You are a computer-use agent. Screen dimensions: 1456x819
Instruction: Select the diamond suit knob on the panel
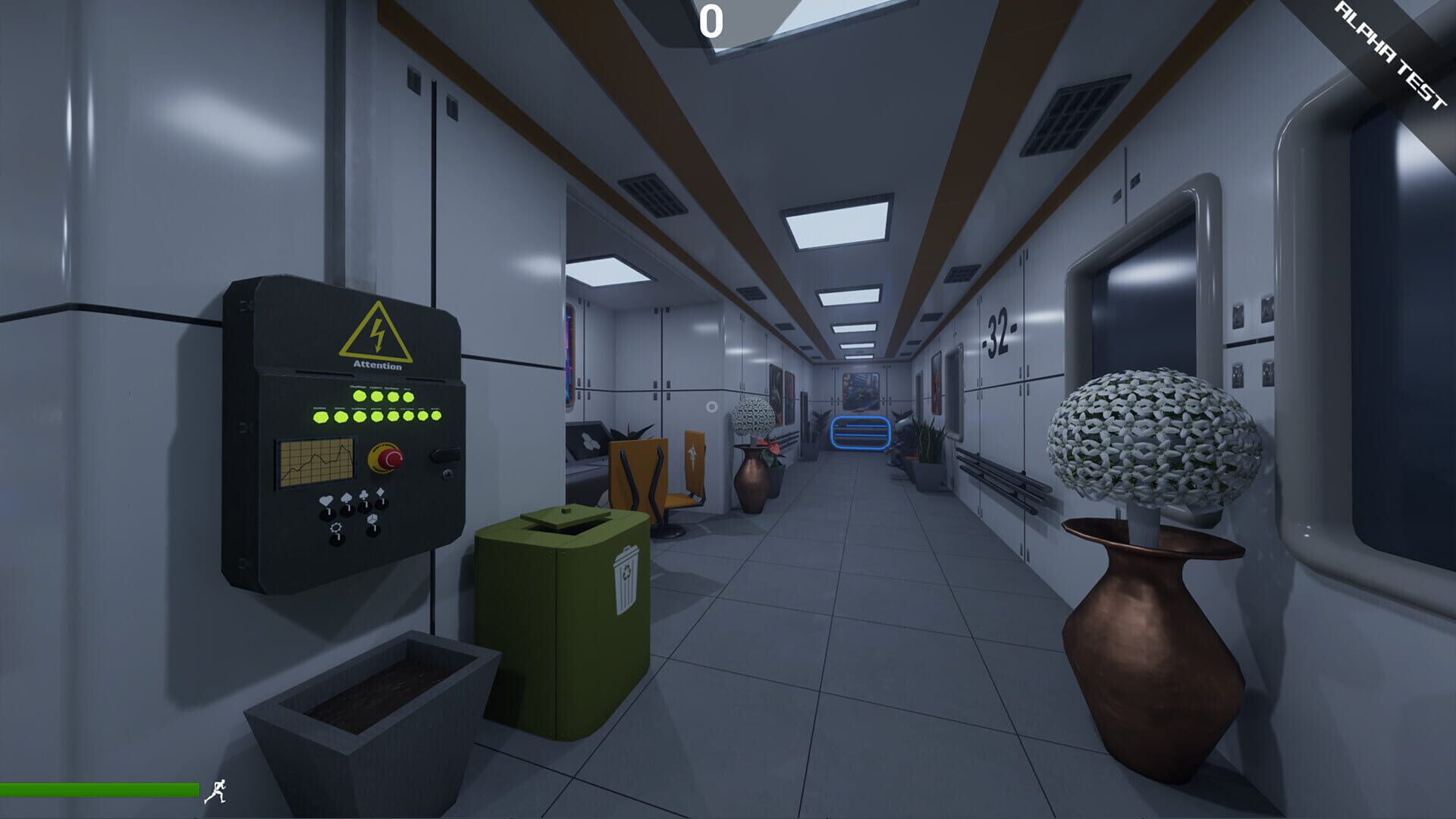click(x=381, y=504)
